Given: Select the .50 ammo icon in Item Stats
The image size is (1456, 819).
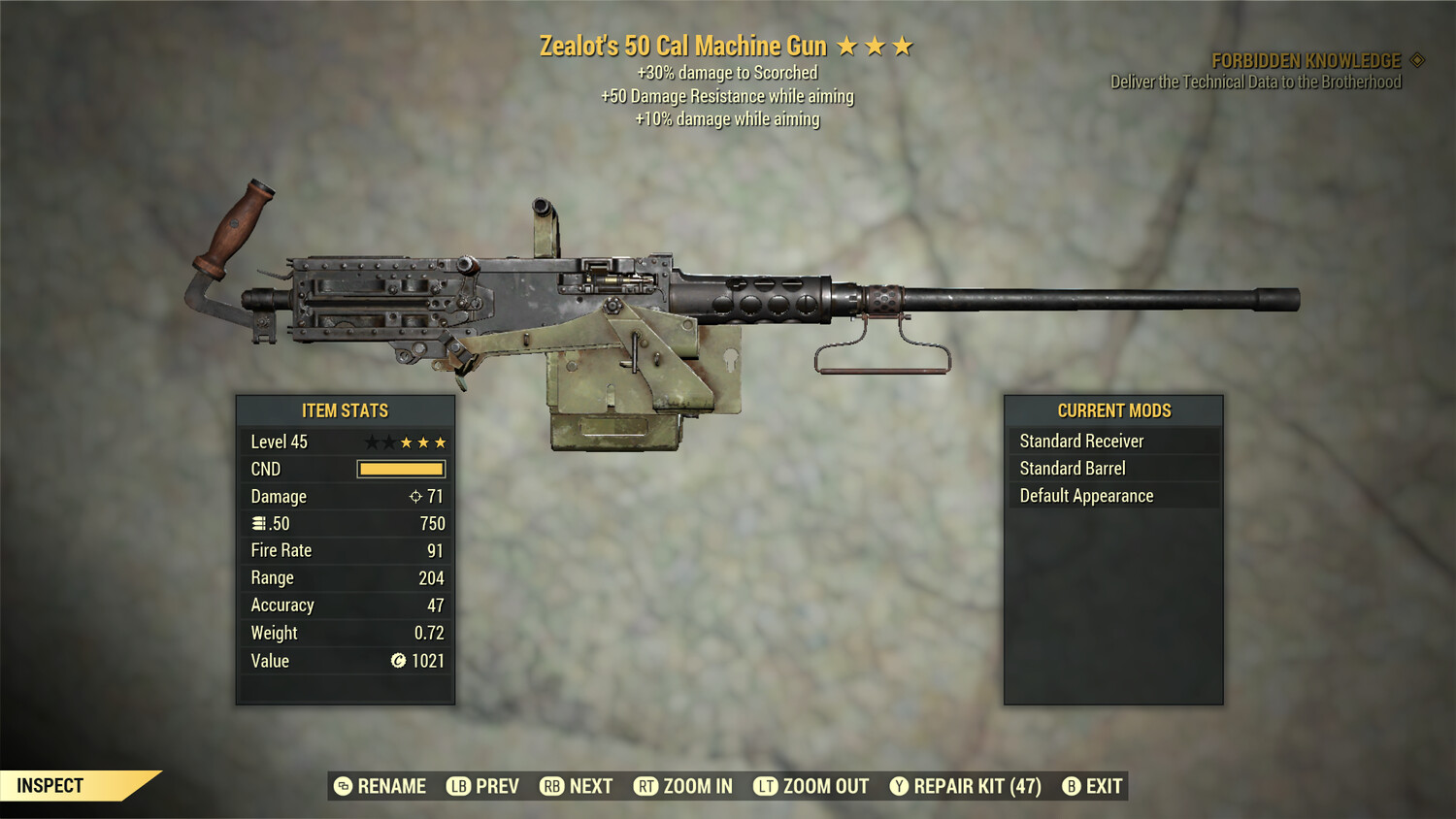Looking at the screenshot, I should pos(260,523).
